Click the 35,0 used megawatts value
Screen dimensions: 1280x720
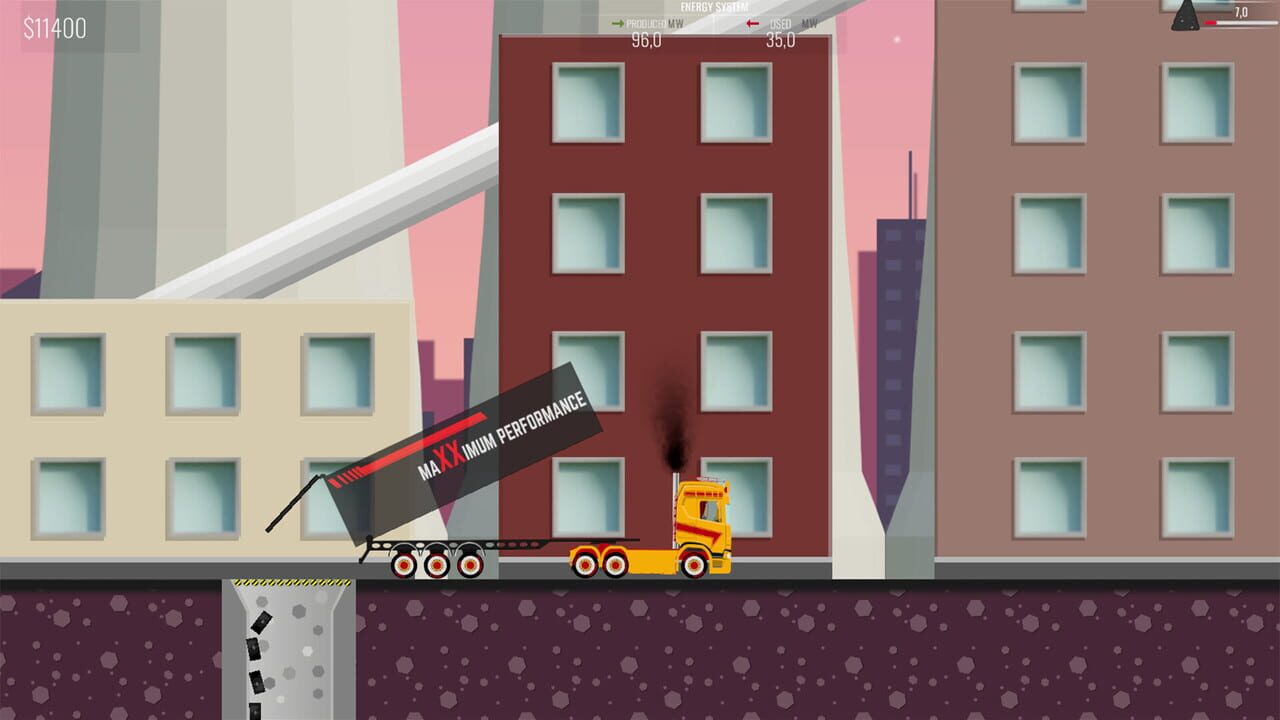point(779,41)
